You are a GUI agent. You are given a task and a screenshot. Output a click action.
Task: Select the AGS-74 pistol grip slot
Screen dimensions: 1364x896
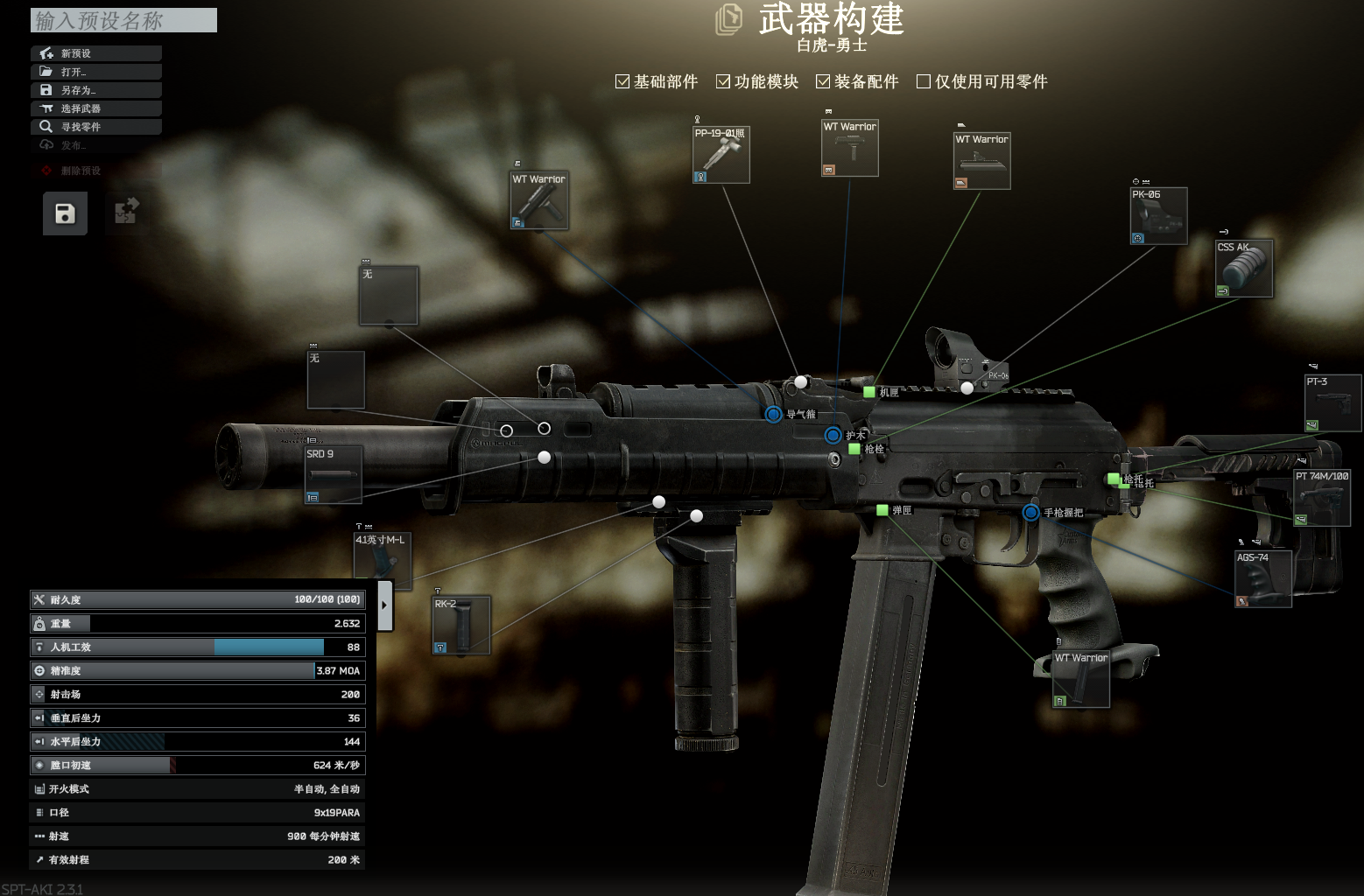[x=1262, y=579]
